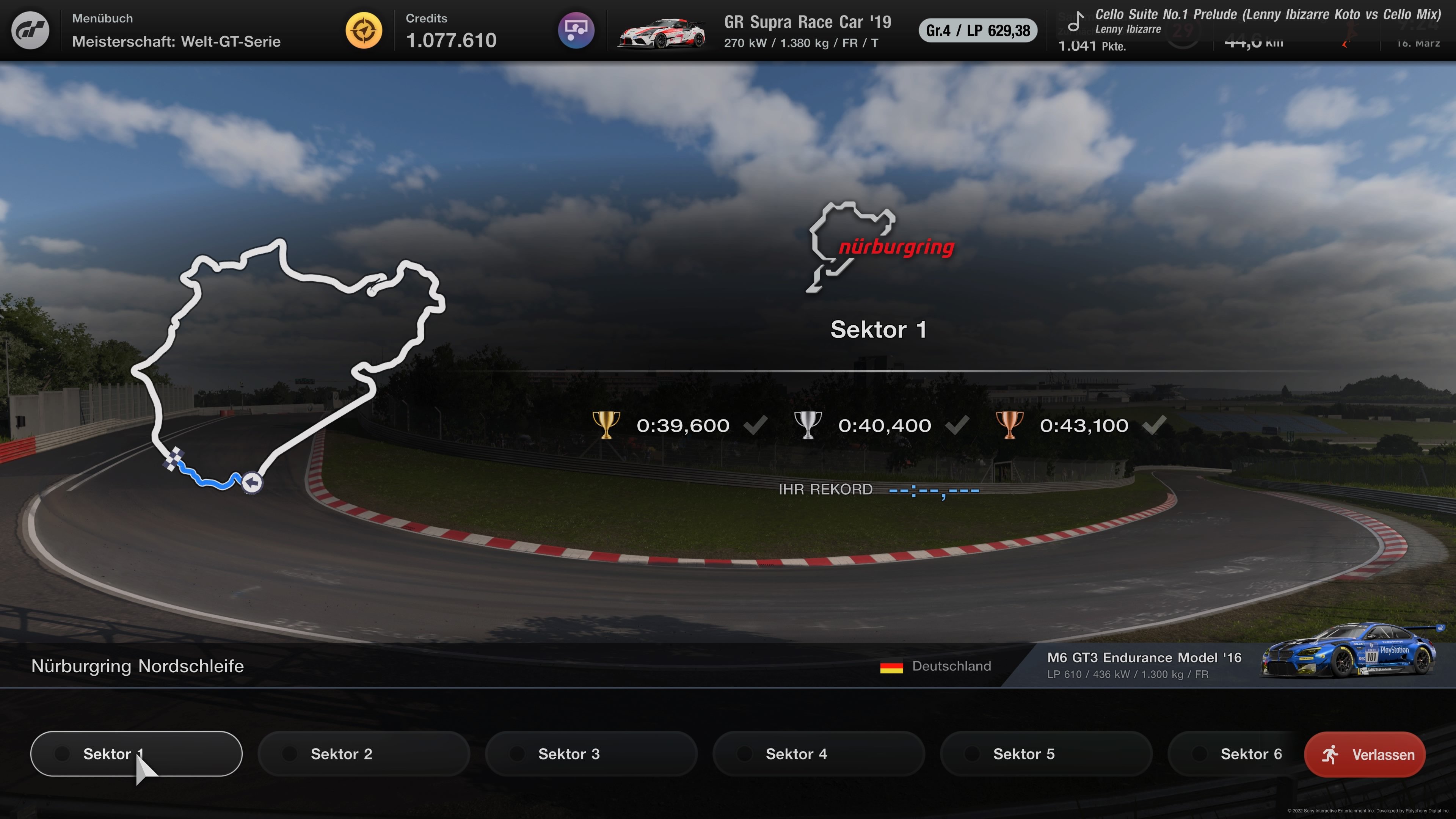The height and width of the screenshot is (819, 1456).
Task: Open the purple multiplayer icon in the header
Action: (x=576, y=30)
